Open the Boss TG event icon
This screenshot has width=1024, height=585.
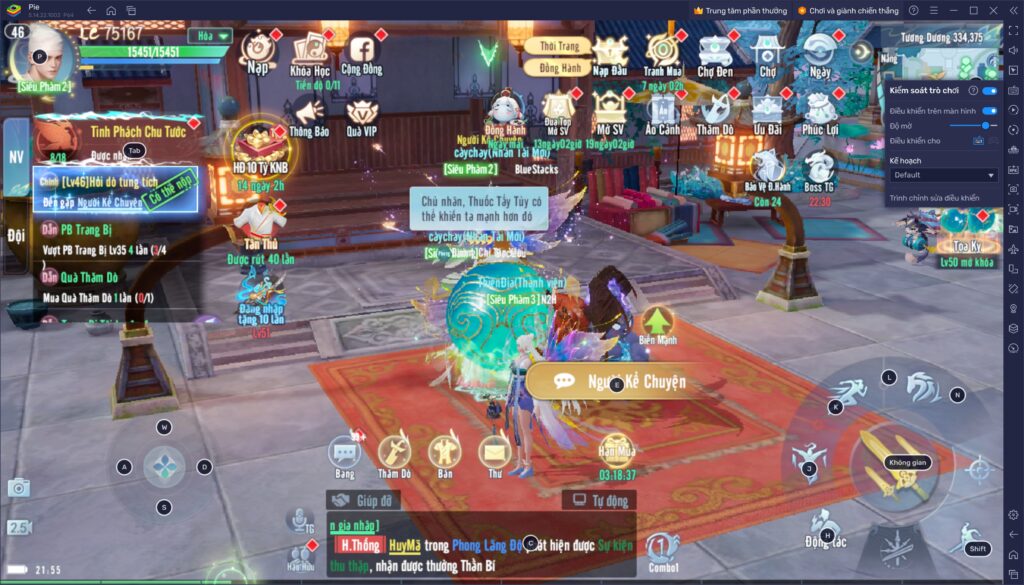click(x=819, y=168)
